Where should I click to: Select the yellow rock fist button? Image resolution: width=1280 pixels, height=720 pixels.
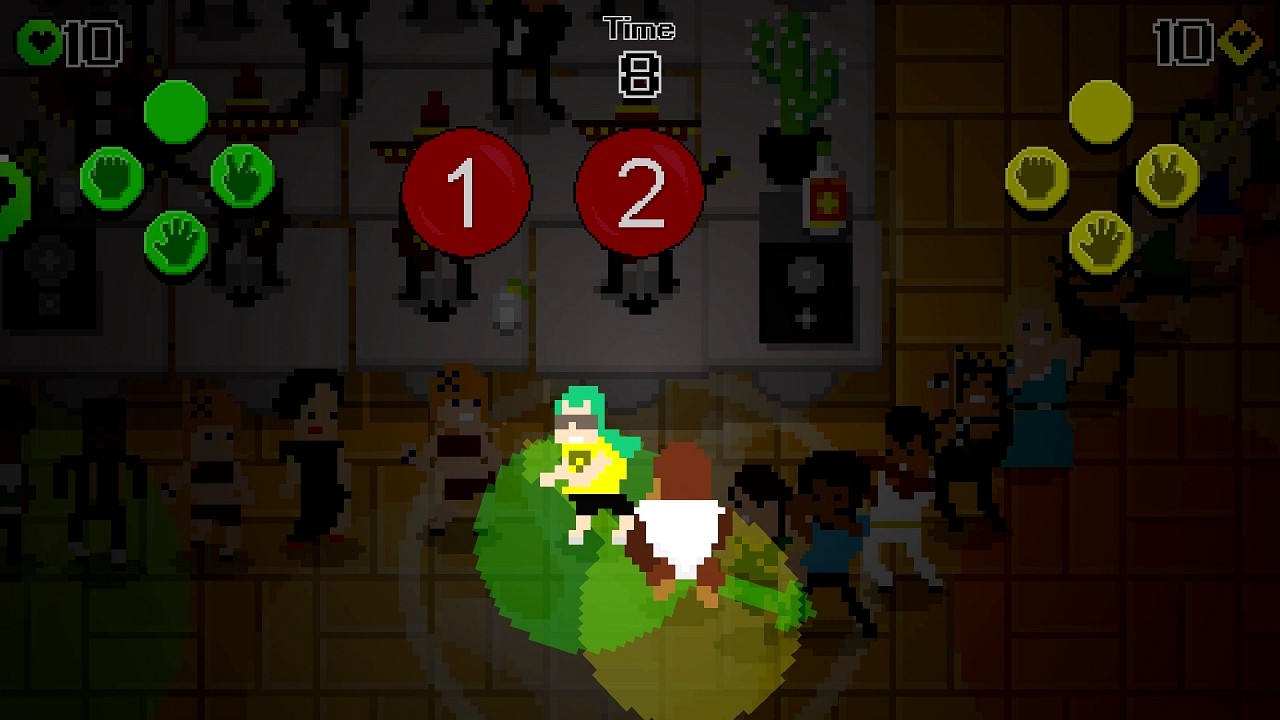point(1037,177)
